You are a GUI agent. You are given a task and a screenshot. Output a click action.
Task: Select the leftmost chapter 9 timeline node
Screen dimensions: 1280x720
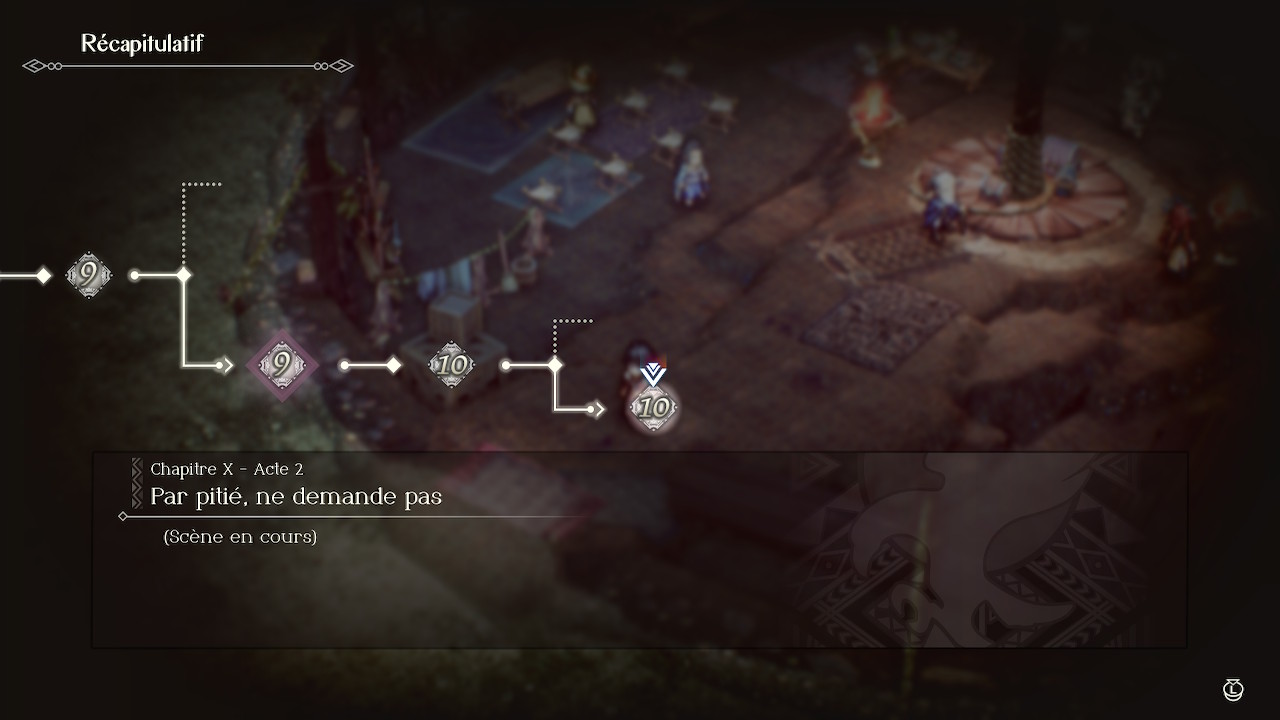[89, 274]
